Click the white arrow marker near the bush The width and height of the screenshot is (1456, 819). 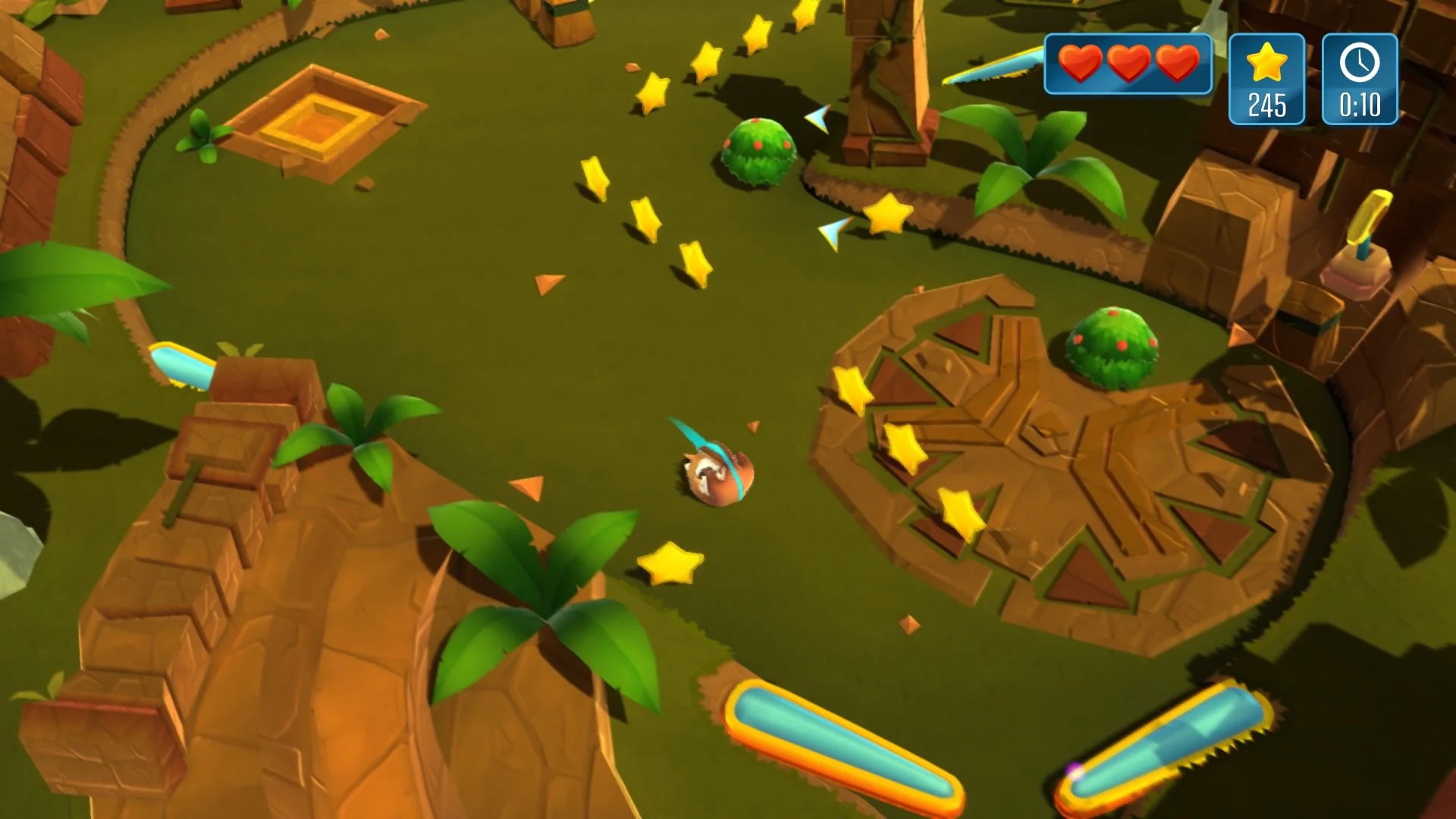[817, 120]
